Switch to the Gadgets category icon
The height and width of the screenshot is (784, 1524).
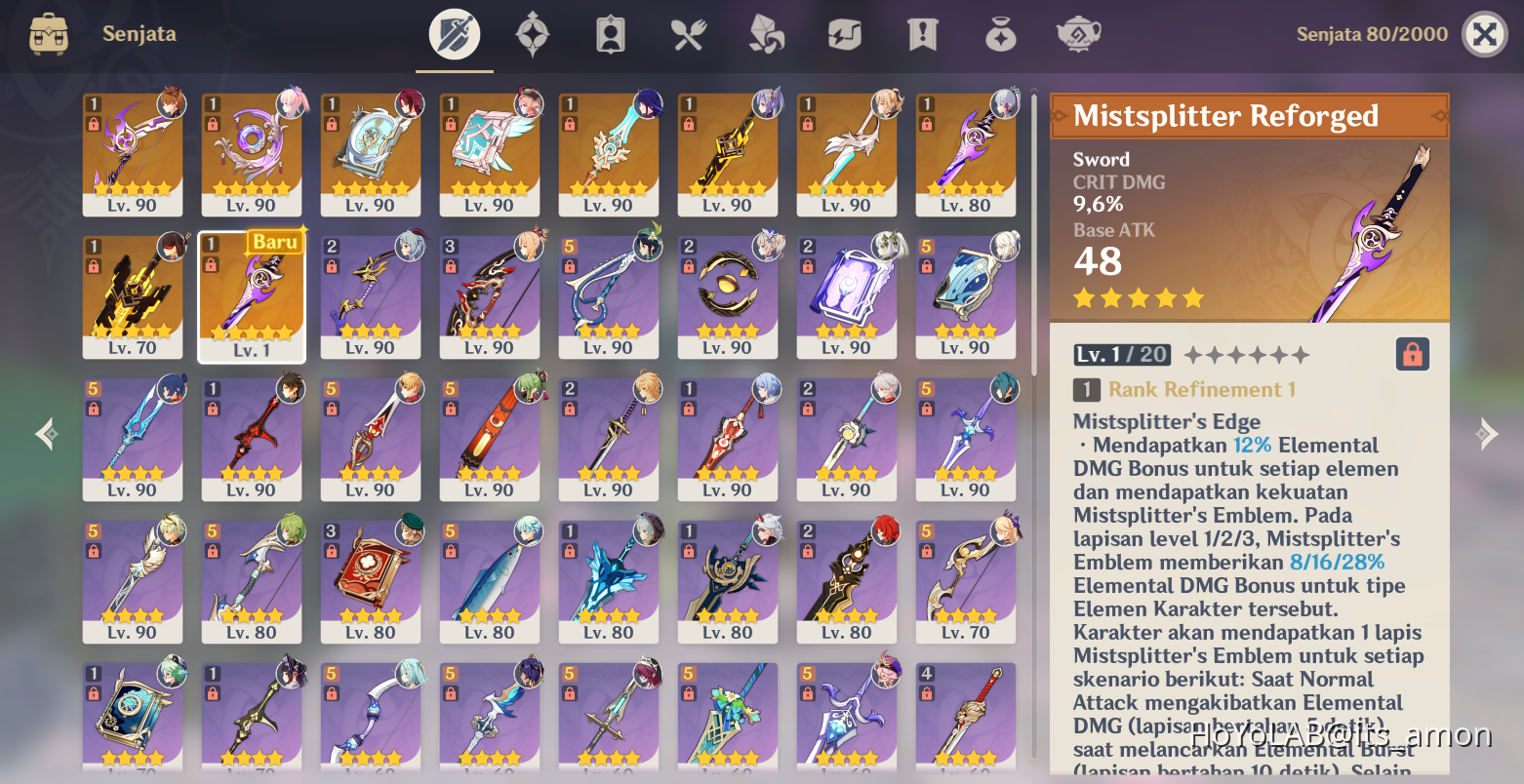click(844, 33)
